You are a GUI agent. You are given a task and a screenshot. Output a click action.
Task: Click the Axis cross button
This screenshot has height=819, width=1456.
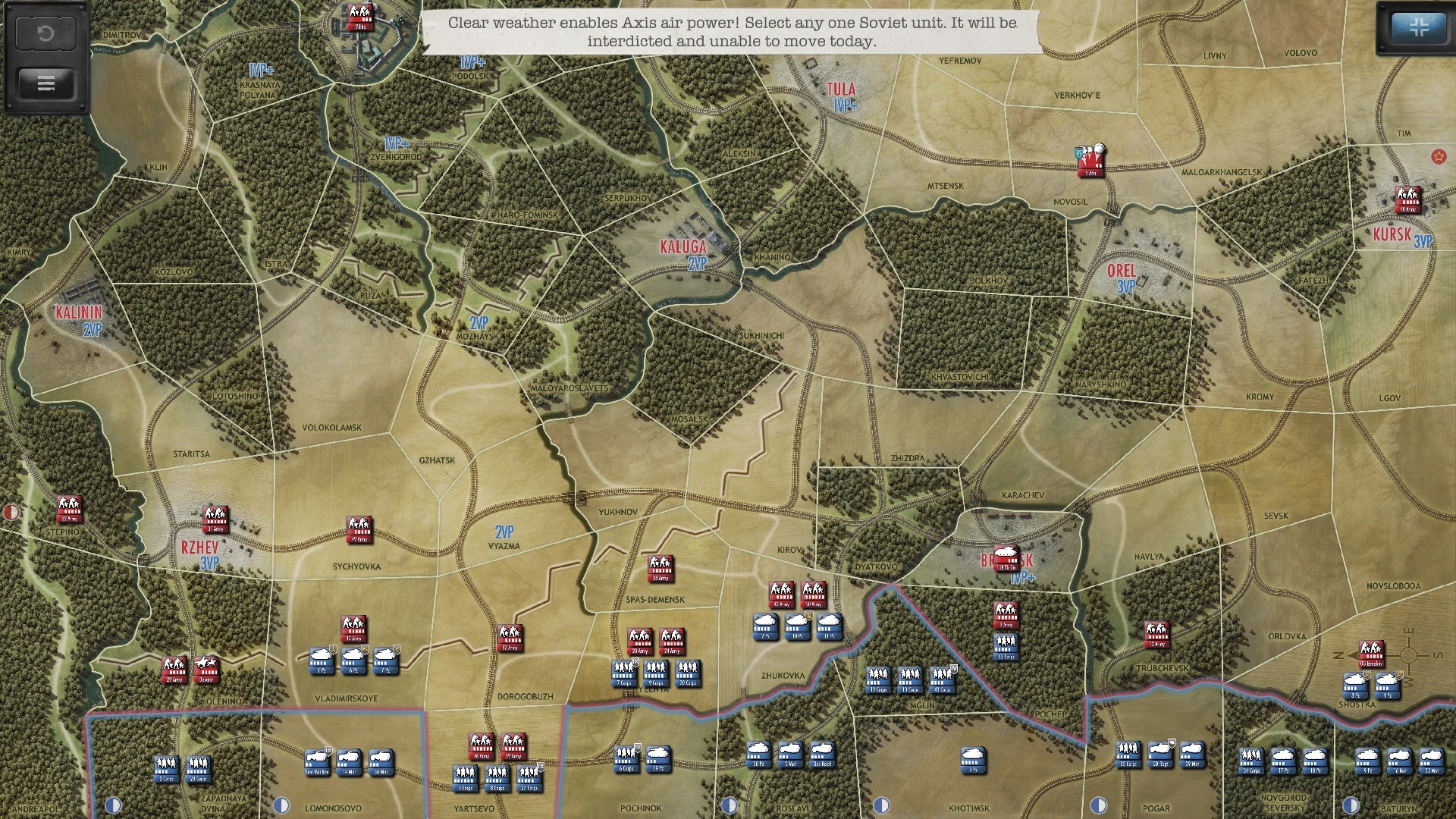pos(1419,28)
